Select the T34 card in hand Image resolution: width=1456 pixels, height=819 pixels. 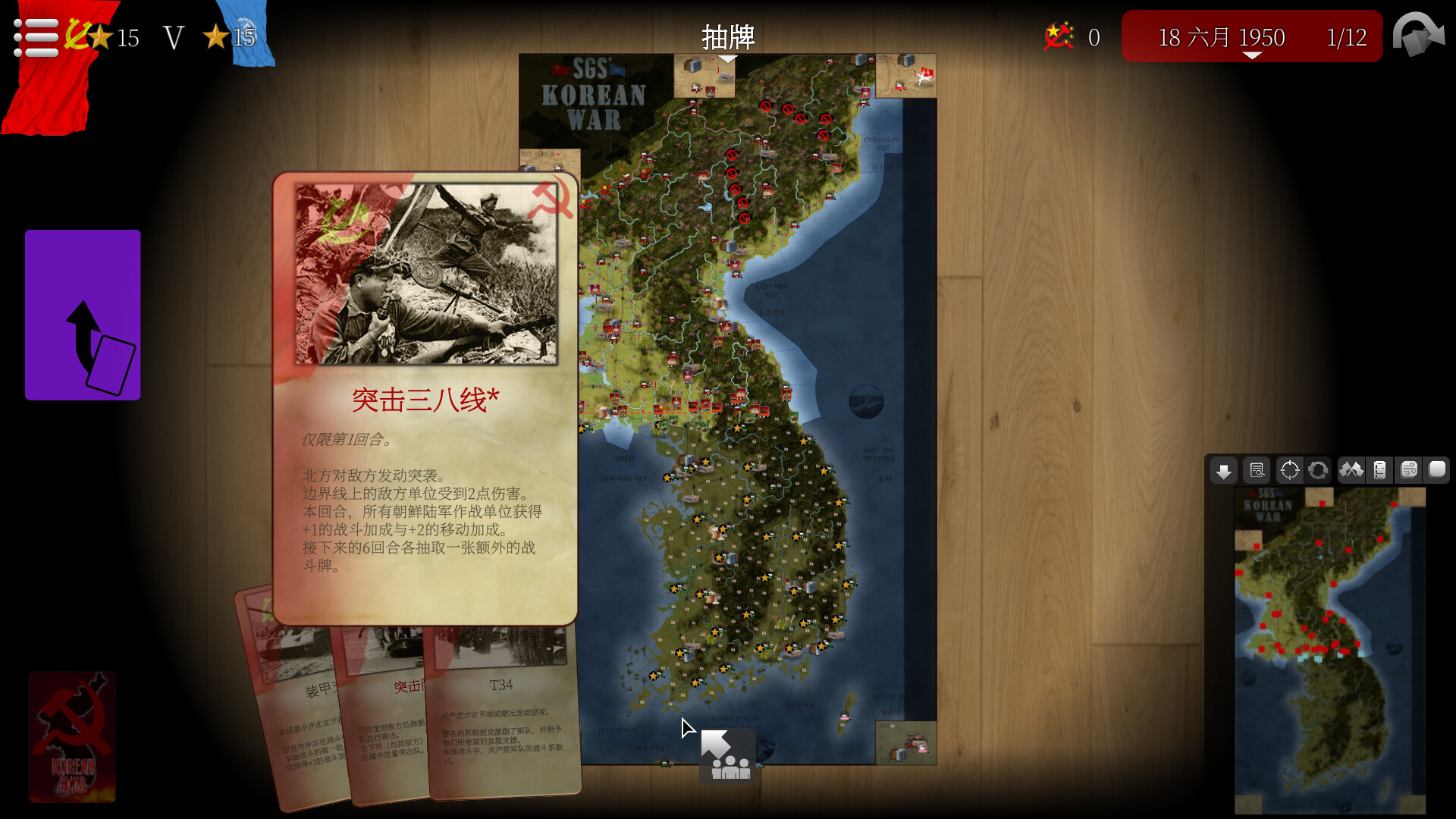502,720
